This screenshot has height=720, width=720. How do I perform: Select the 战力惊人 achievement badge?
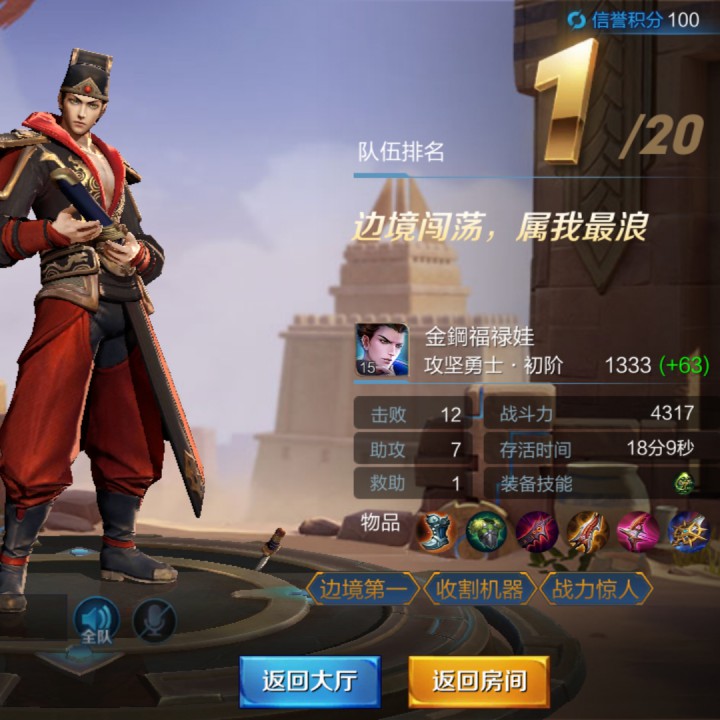tap(596, 589)
